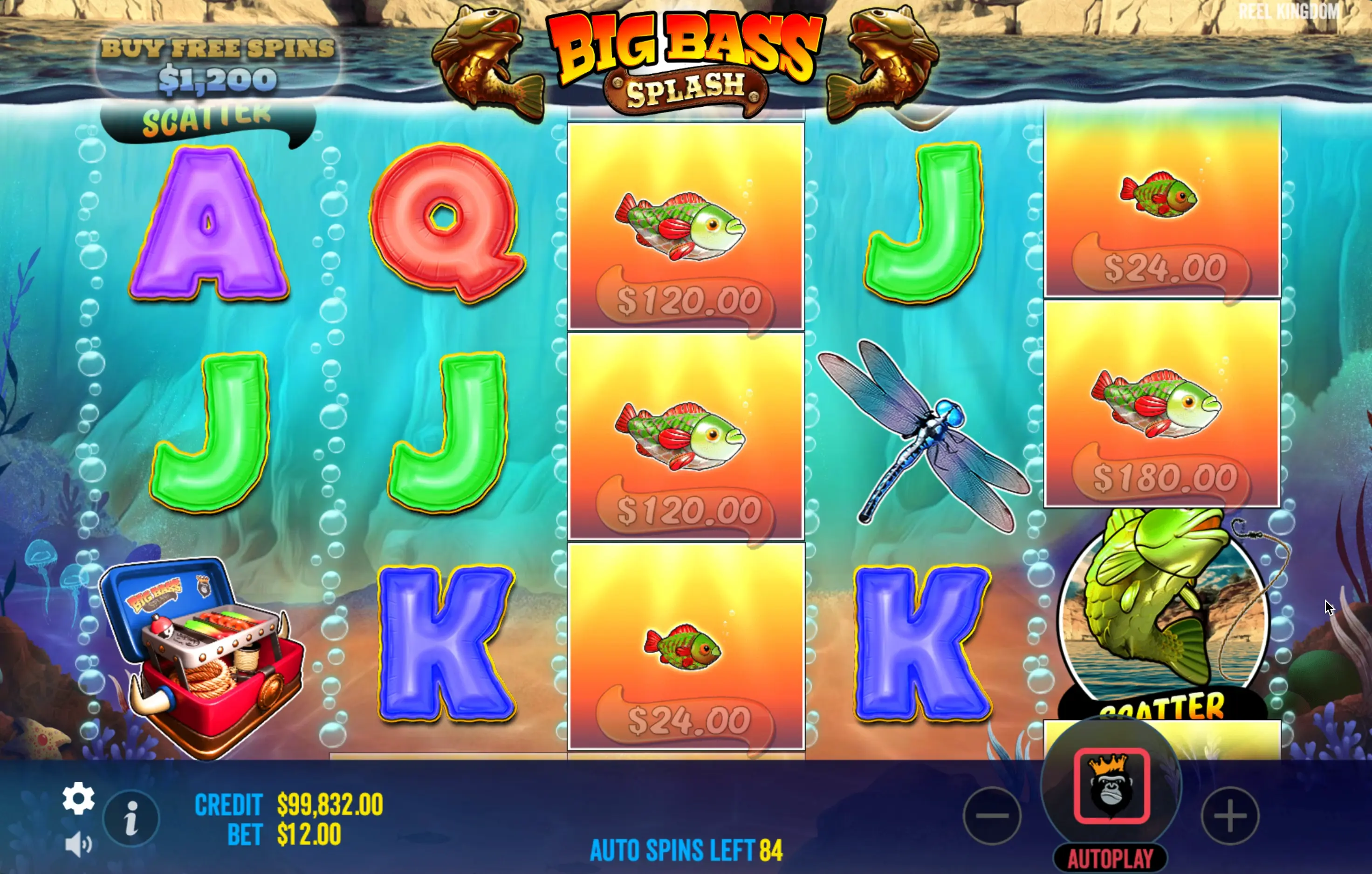Open the settings gear menu

click(x=79, y=798)
